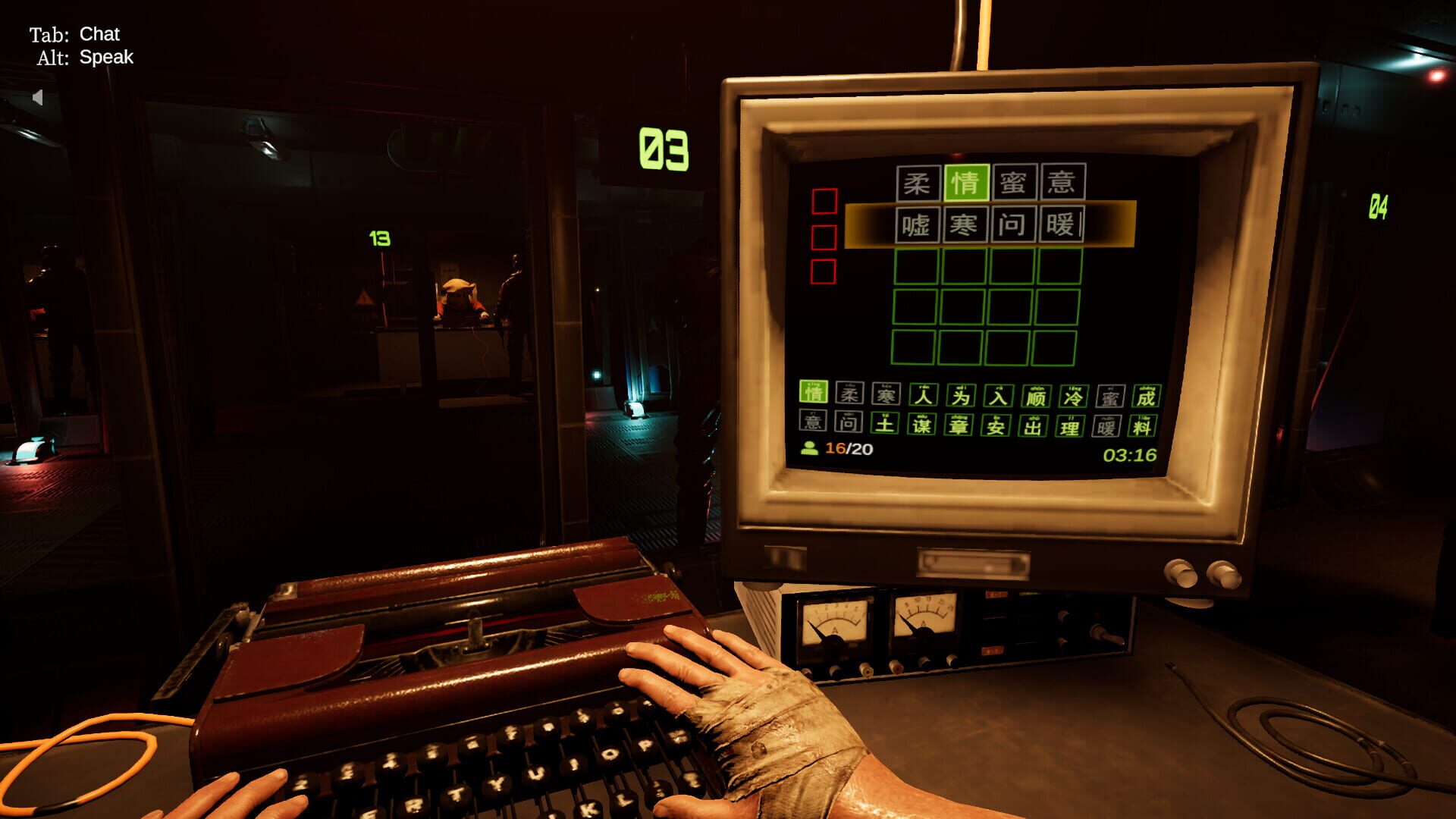Choose the 顺 character tile
1456x819 pixels.
tap(1035, 396)
